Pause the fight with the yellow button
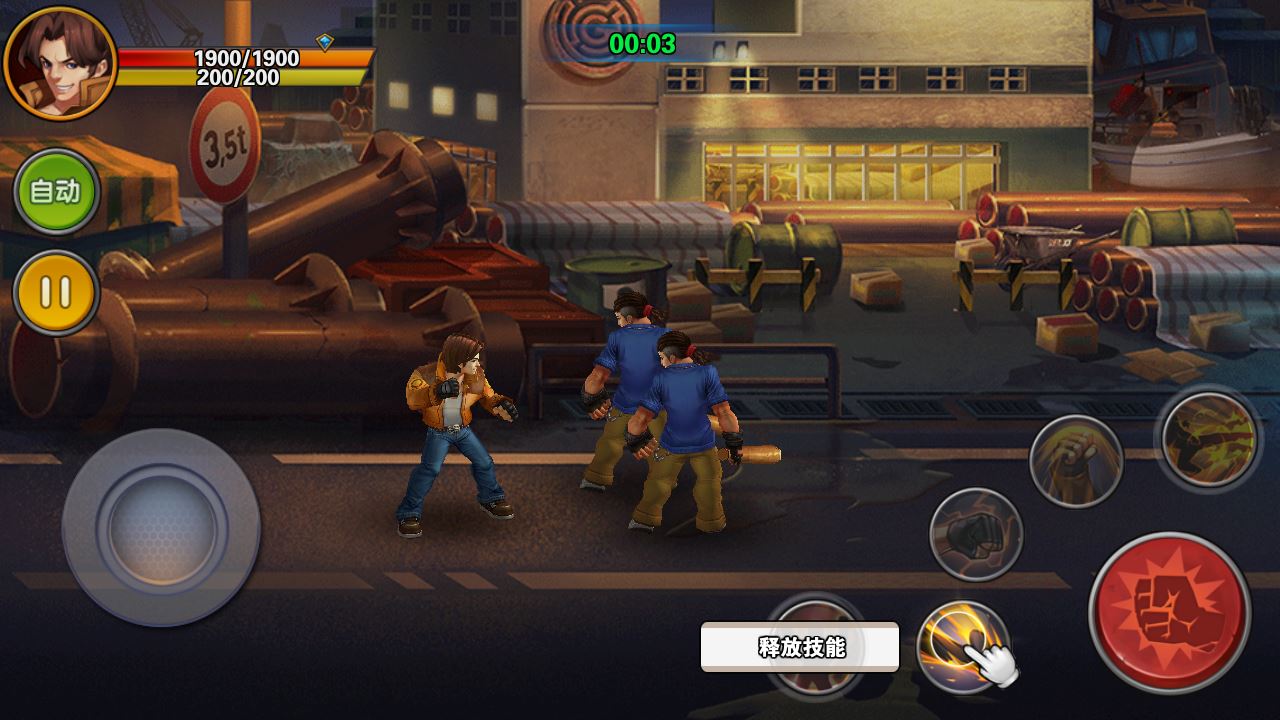This screenshot has width=1280, height=720. point(55,293)
